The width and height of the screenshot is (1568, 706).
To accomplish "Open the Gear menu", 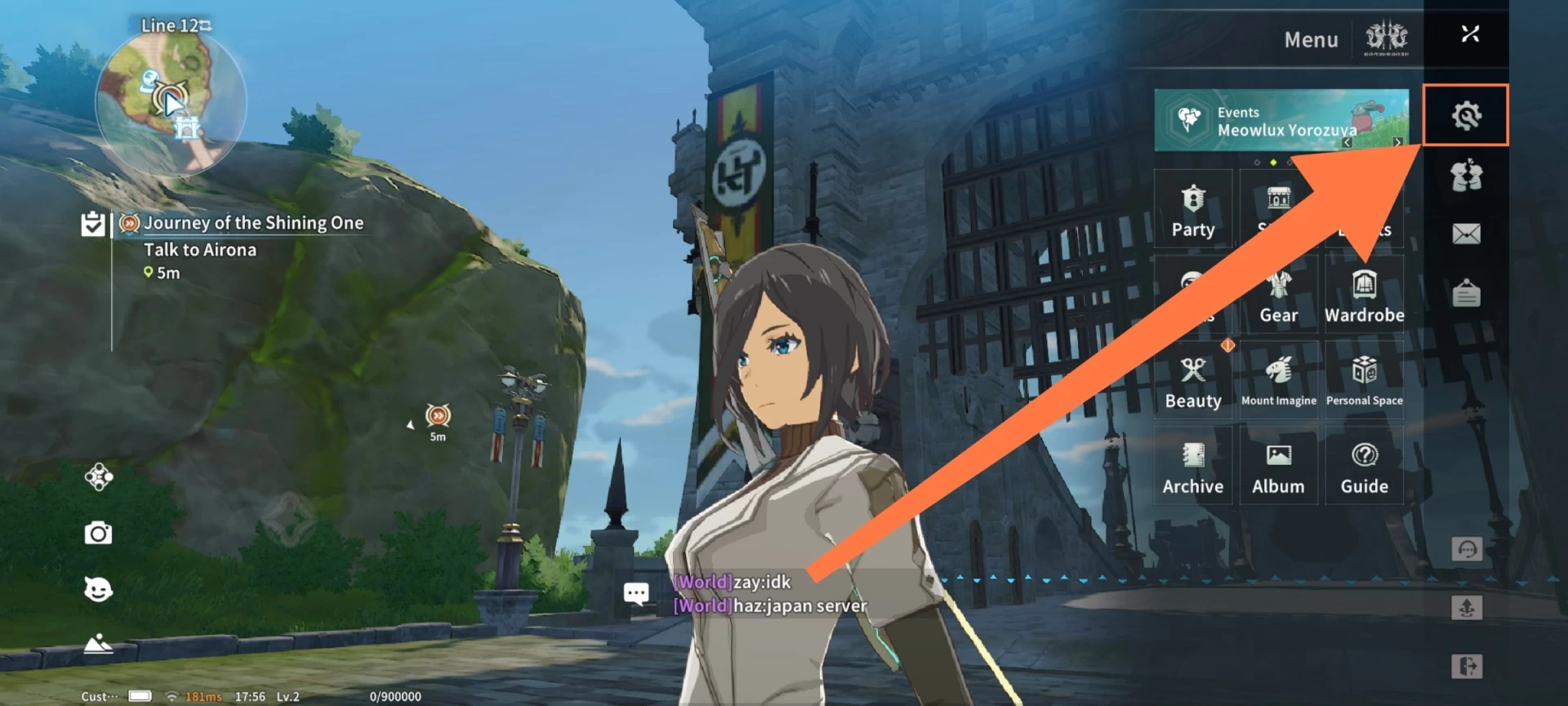I will click(1278, 296).
